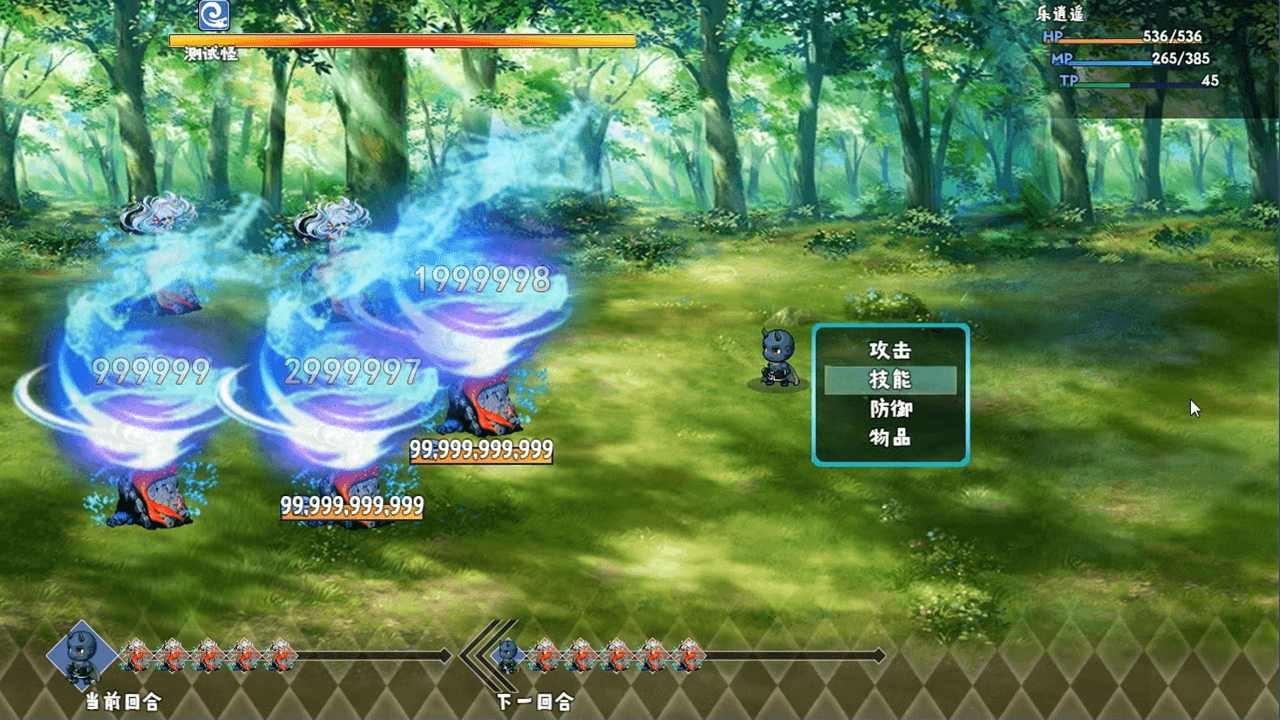Select the player icon in the 下一回合 queue
Screen dimensions: 1280x720
[x=508, y=655]
